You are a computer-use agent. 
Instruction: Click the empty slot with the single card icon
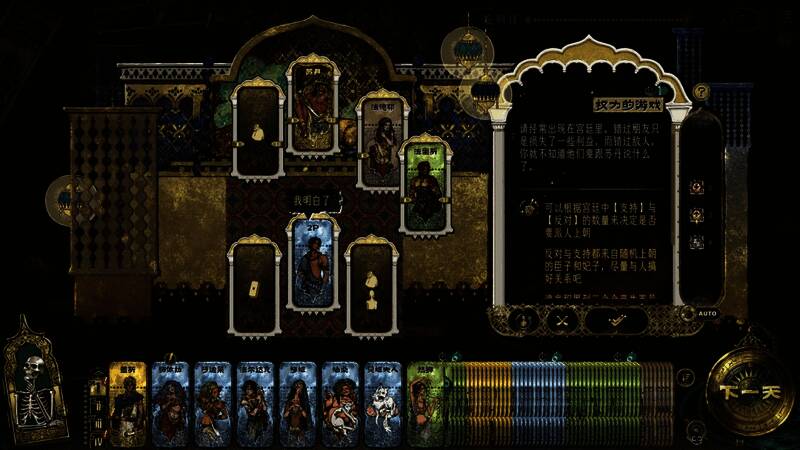pyautogui.click(x=254, y=288)
